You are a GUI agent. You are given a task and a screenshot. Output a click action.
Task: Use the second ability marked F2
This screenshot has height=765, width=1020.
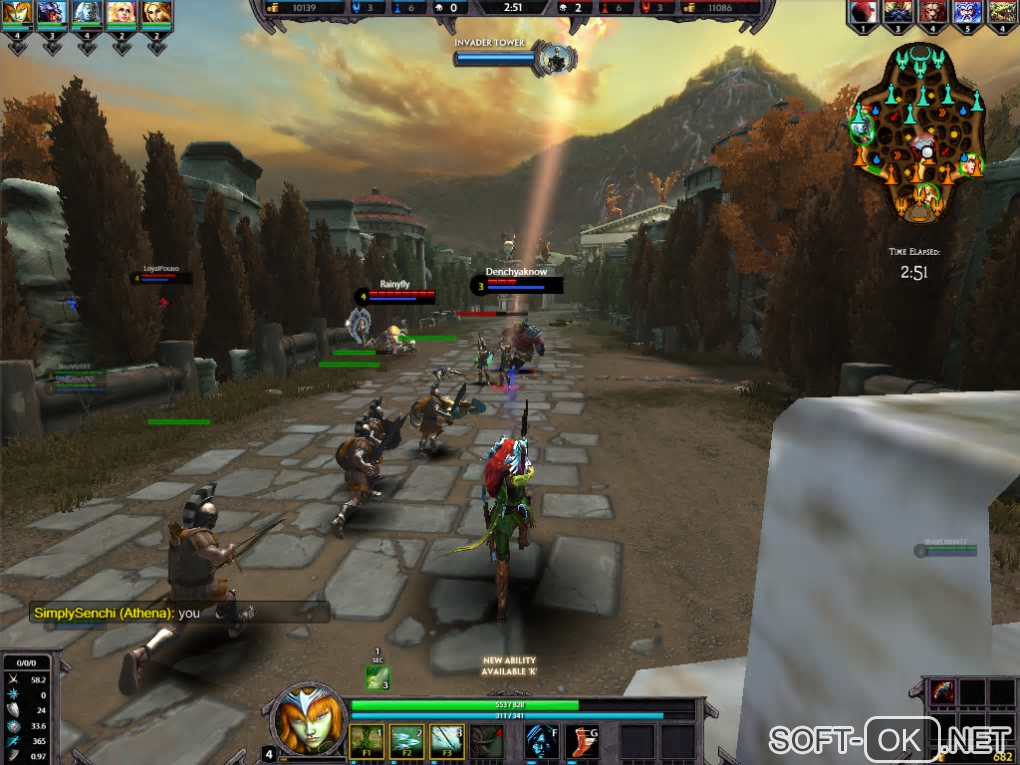(406, 740)
